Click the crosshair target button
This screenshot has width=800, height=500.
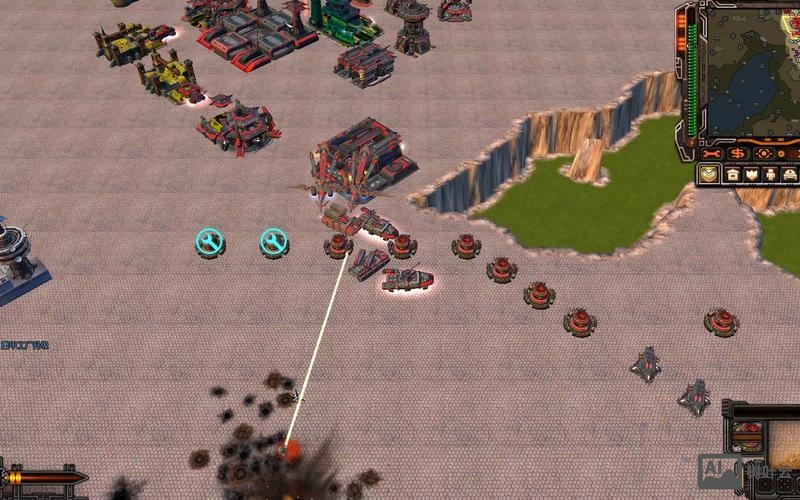tap(763, 154)
